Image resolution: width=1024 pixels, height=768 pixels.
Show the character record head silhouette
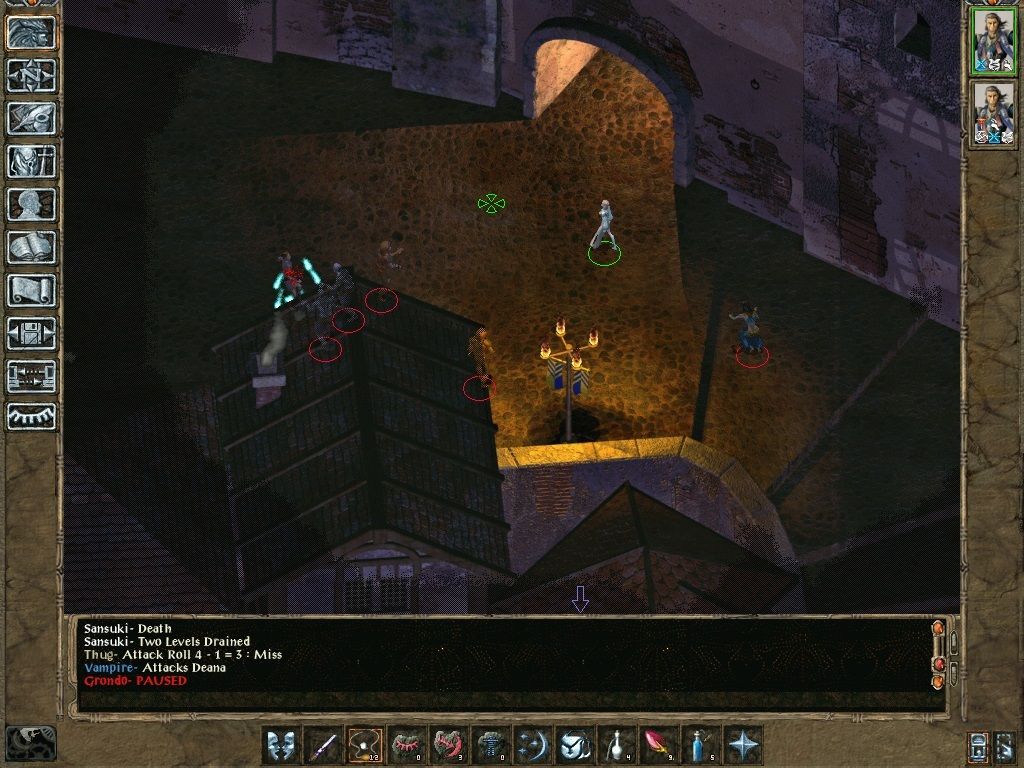tap(30, 204)
